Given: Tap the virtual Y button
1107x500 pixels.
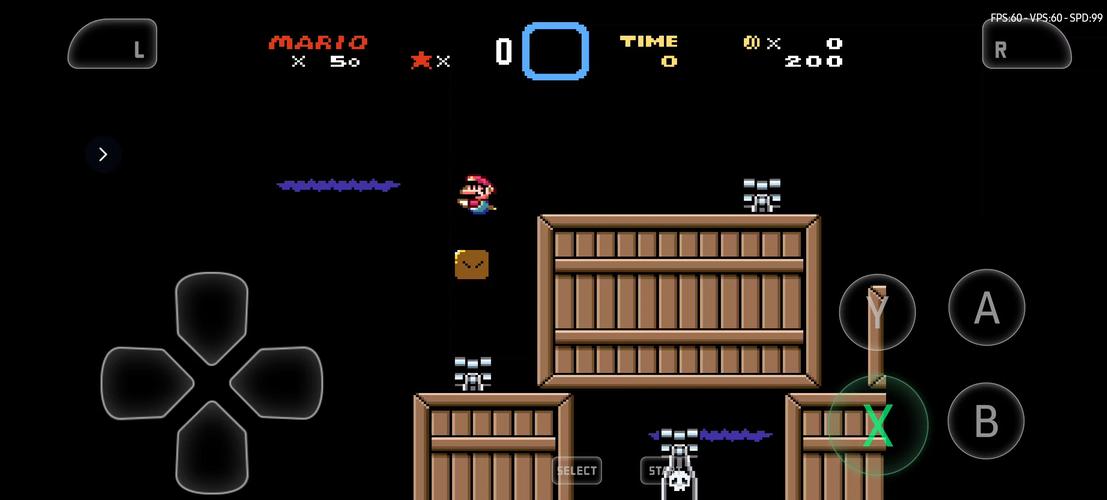Looking at the screenshot, I should pyautogui.click(x=877, y=312).
